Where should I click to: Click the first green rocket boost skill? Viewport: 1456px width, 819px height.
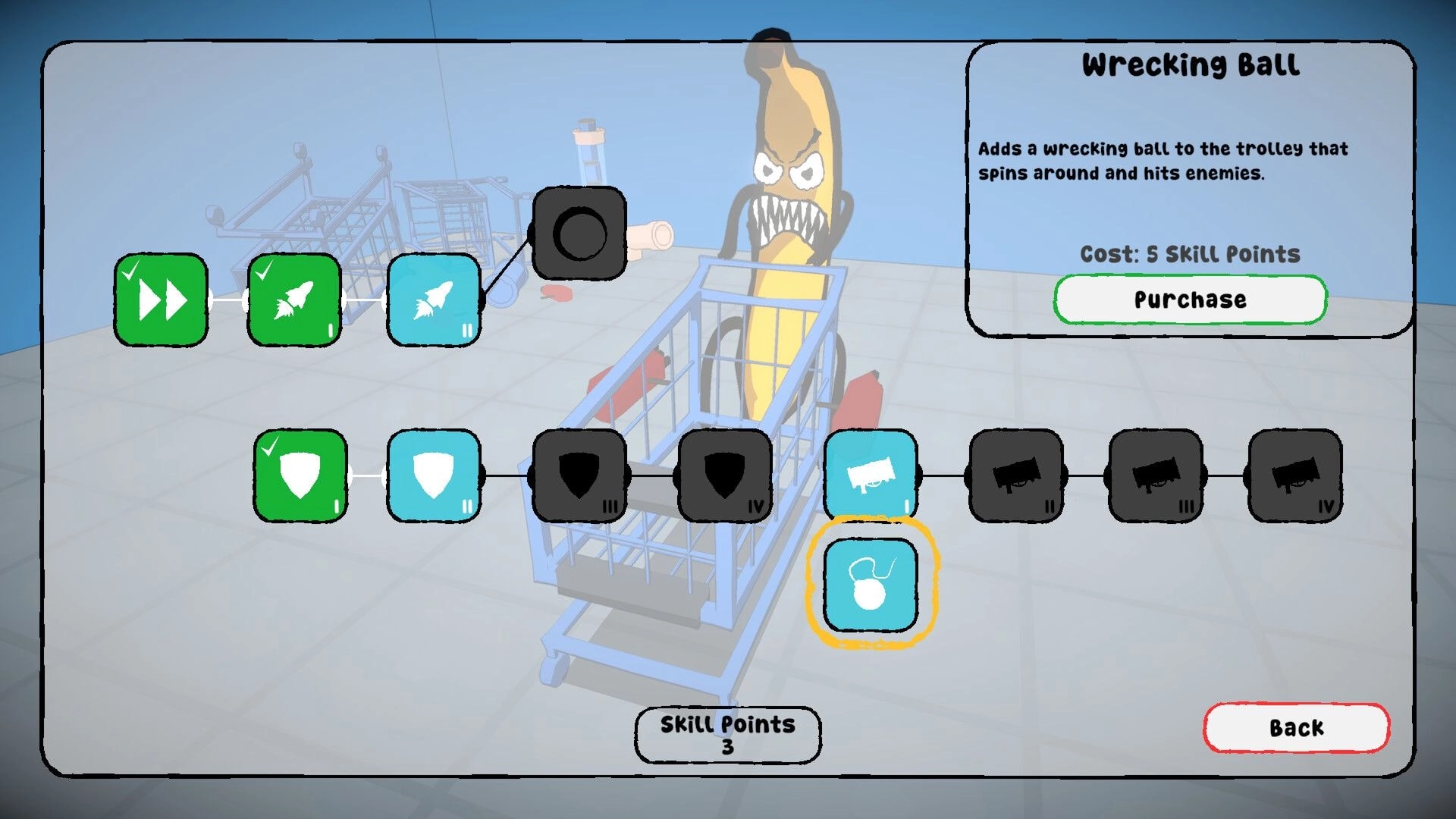[x=293, y=301]
